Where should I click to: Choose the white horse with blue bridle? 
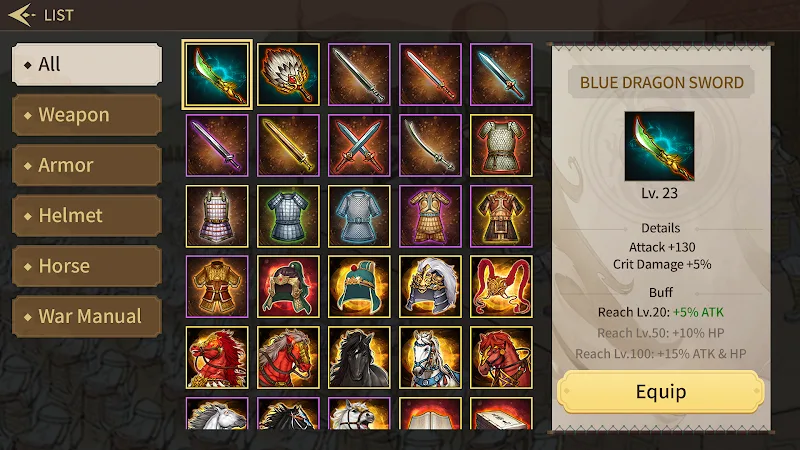pos(431,357)
